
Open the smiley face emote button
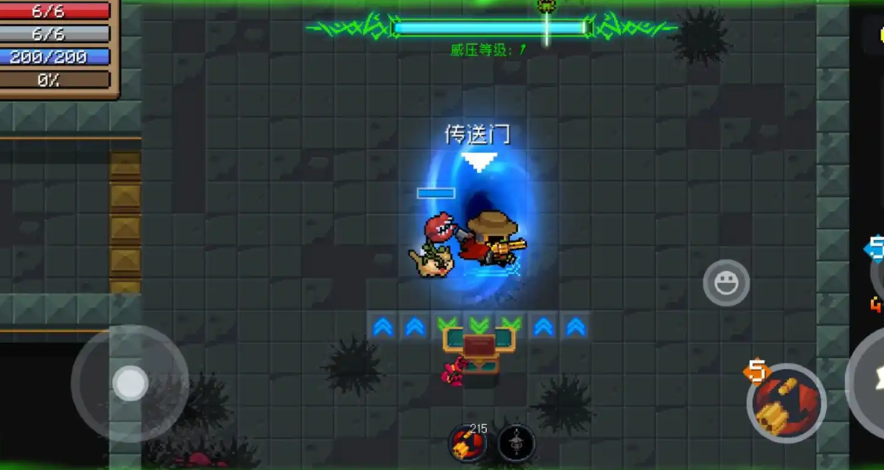726,283
